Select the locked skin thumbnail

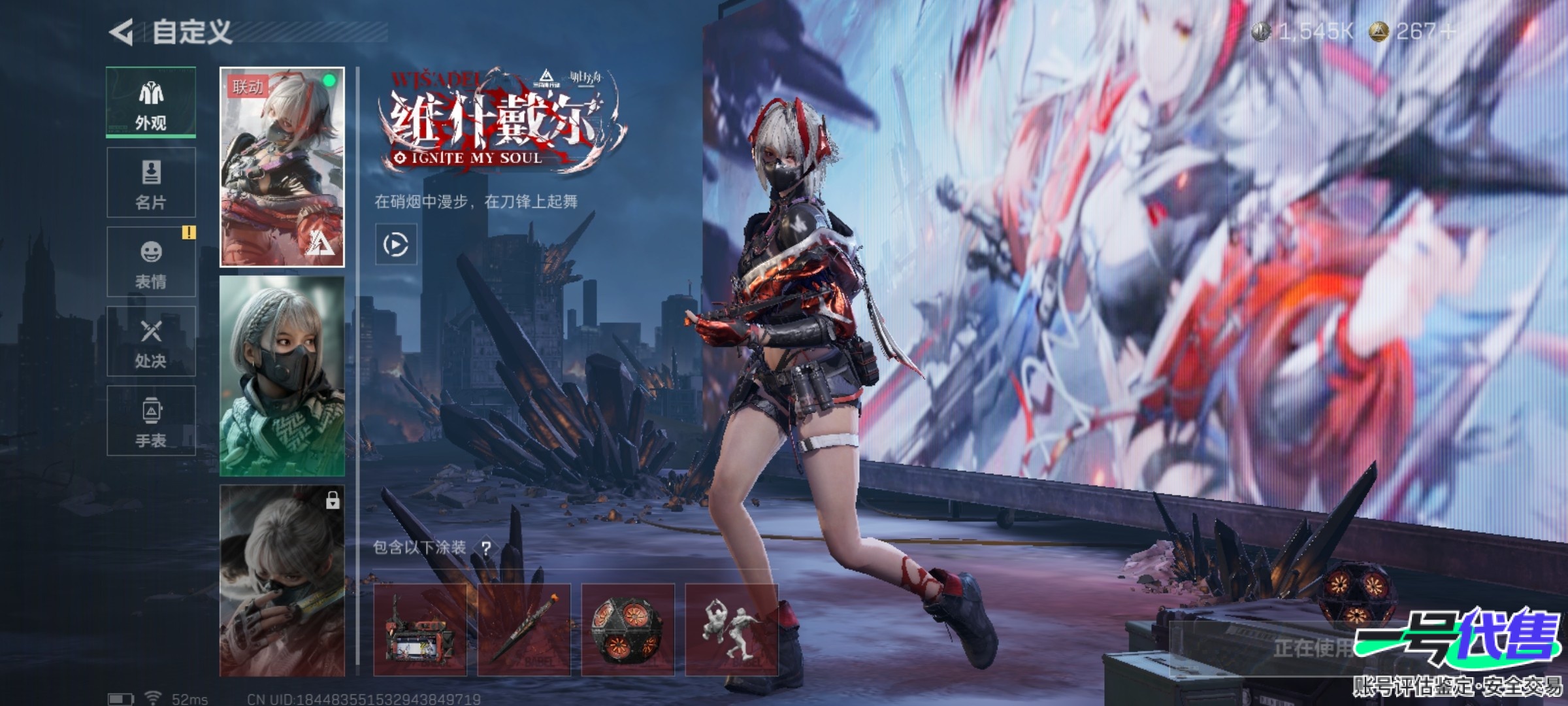tap(282, 580)
